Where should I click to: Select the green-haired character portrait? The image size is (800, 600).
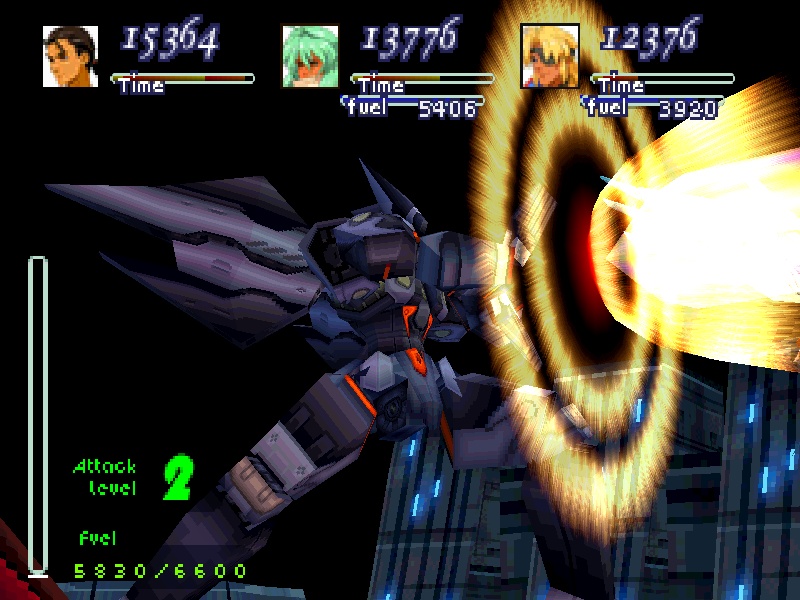310,56
